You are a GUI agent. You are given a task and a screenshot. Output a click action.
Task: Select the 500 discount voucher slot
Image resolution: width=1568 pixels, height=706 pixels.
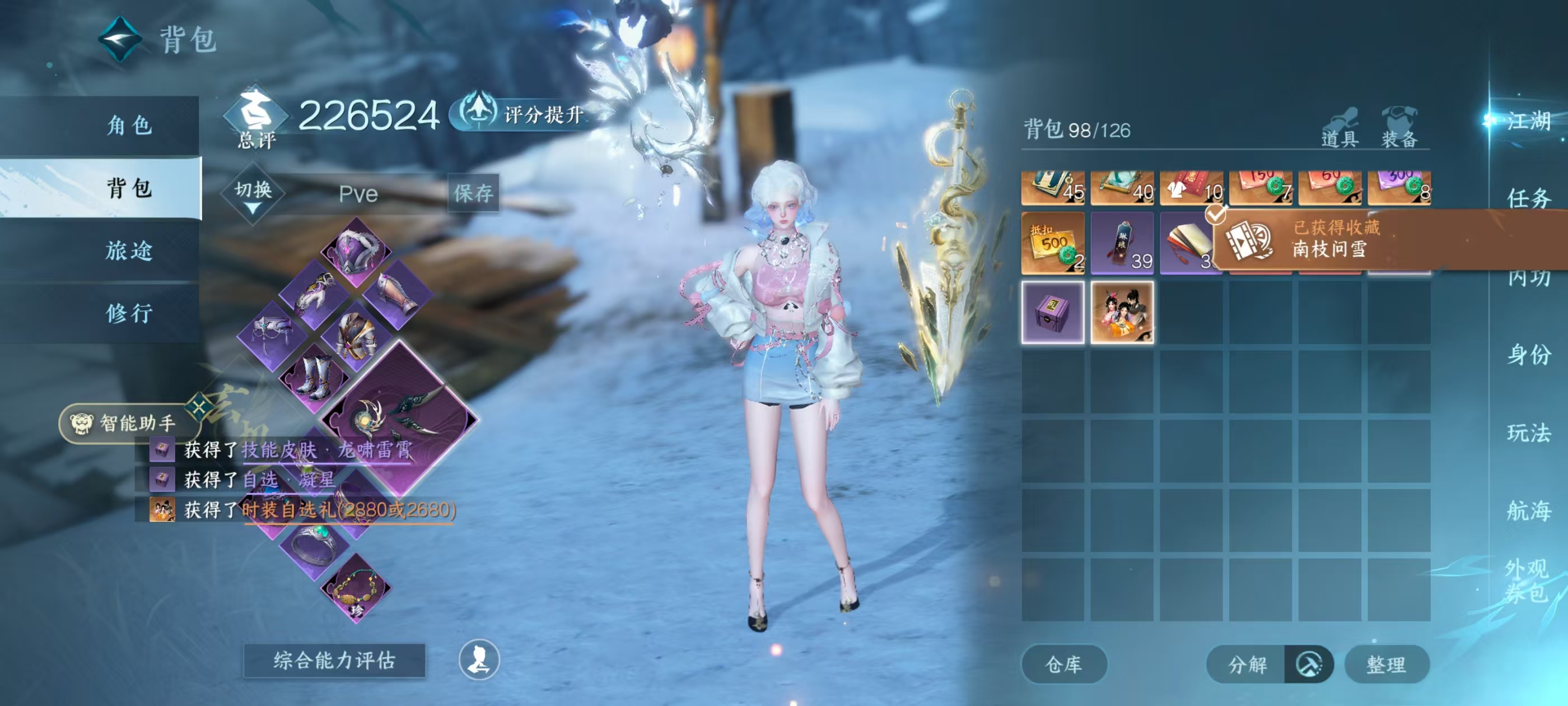click(x=1052, y=244)
